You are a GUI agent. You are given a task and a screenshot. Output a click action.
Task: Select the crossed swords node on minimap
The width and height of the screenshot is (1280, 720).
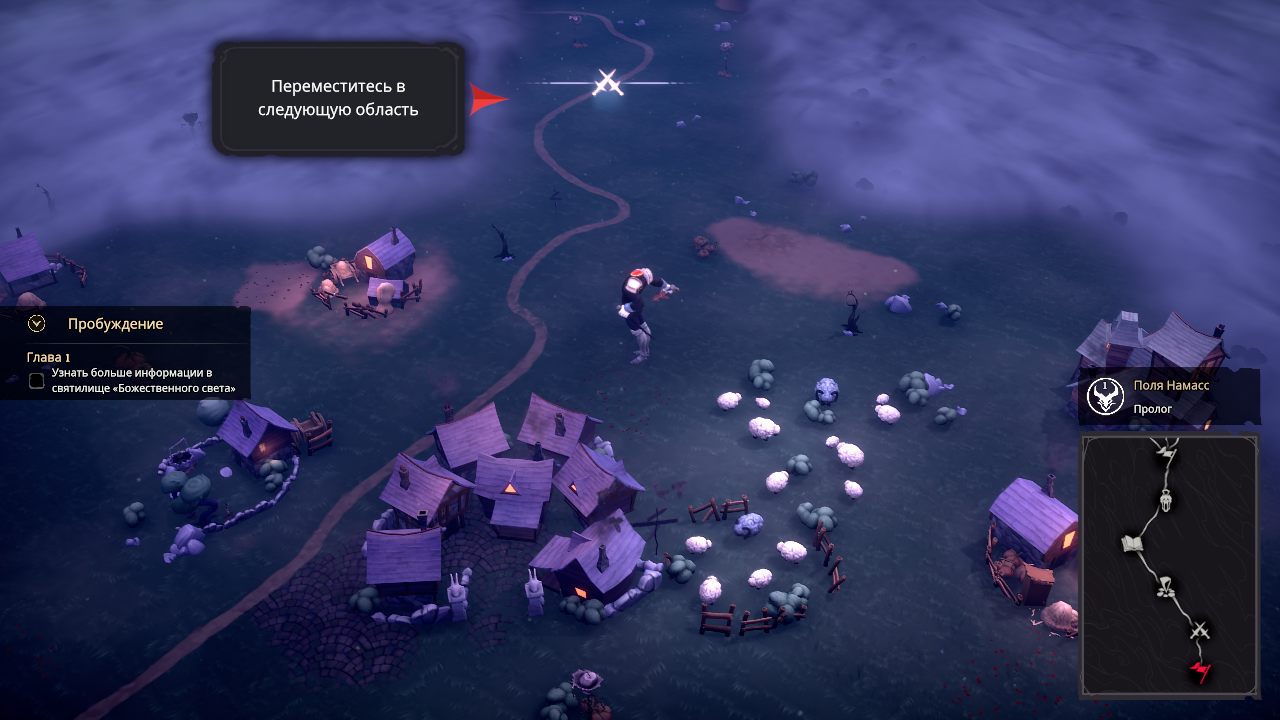pyautogui.click(x=1200, y=631)
